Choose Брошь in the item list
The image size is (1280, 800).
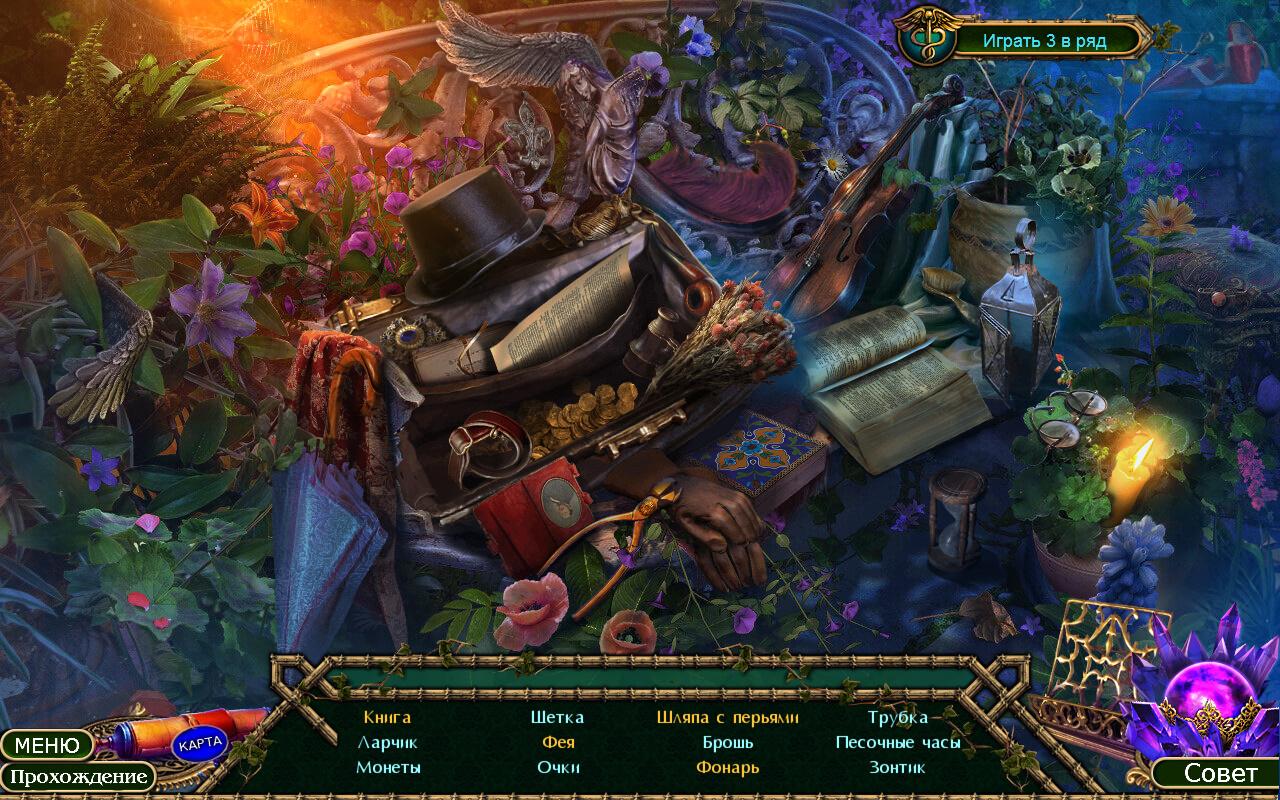click(x=727, y=742)
